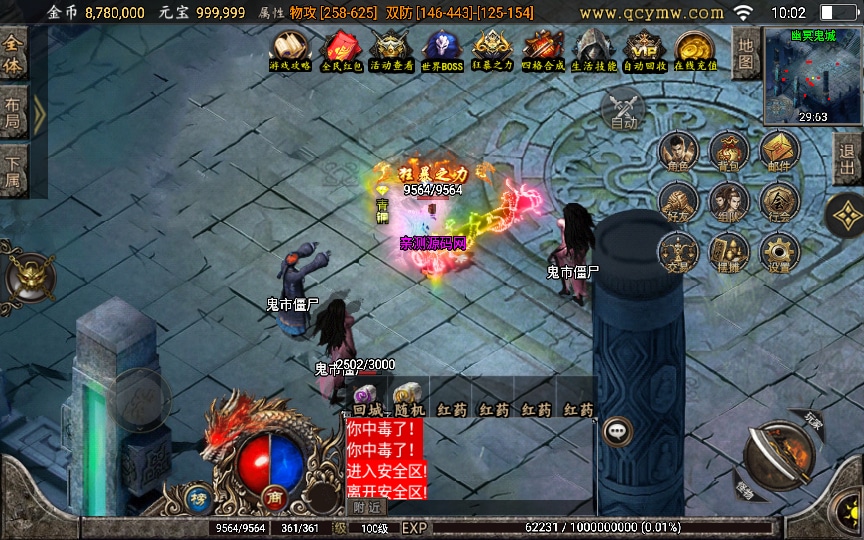Open the 自动回收 VIP icon
The image size is (864, 540).
tap(643, 50)
